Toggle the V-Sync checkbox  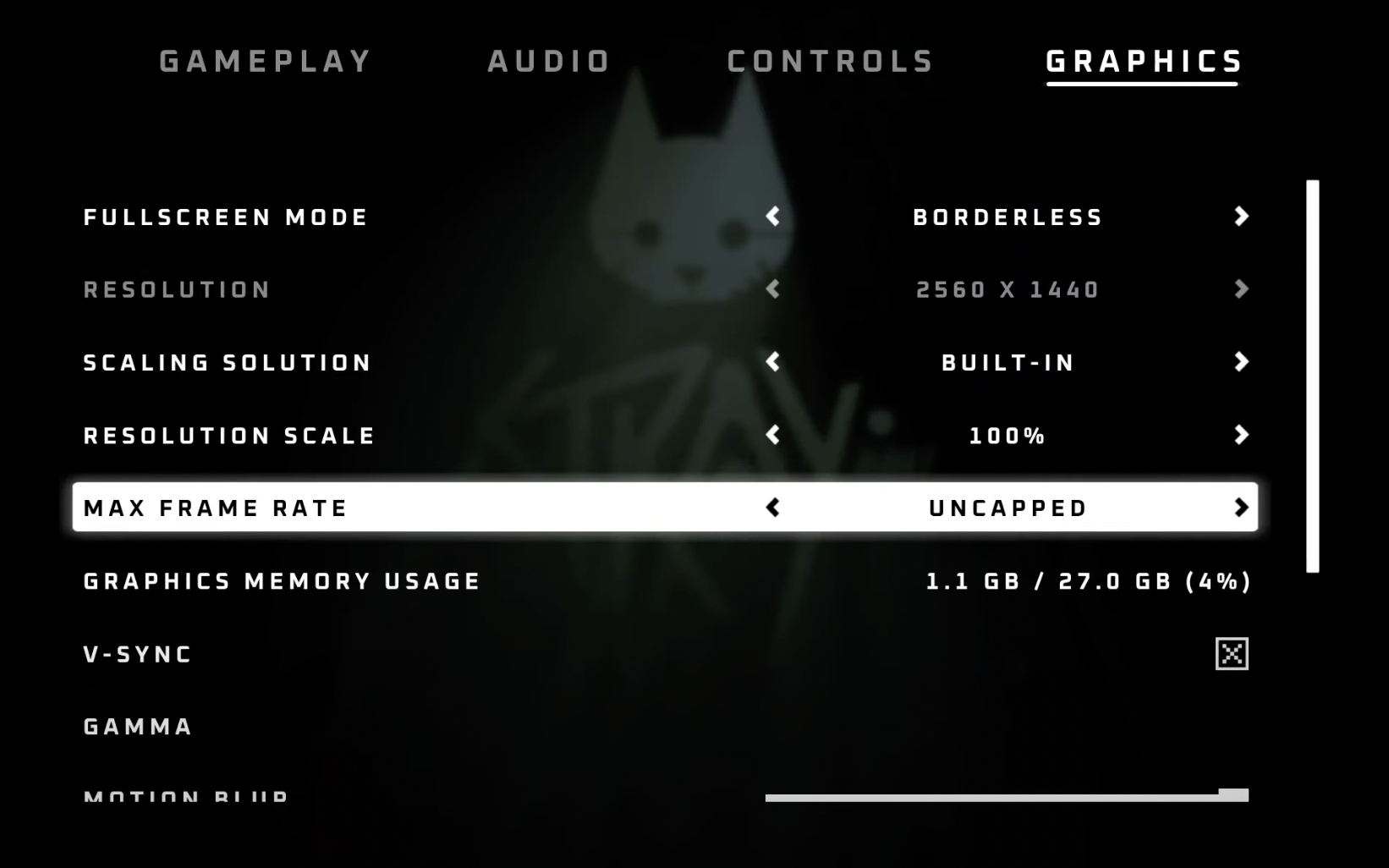click(1231, 654)
